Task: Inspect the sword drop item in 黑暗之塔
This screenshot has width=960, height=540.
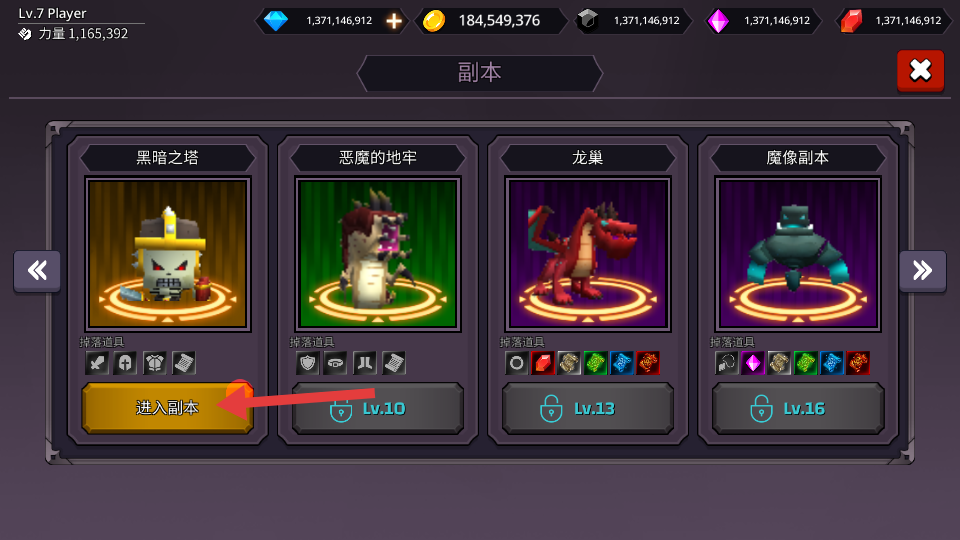Action: [97, 363]
